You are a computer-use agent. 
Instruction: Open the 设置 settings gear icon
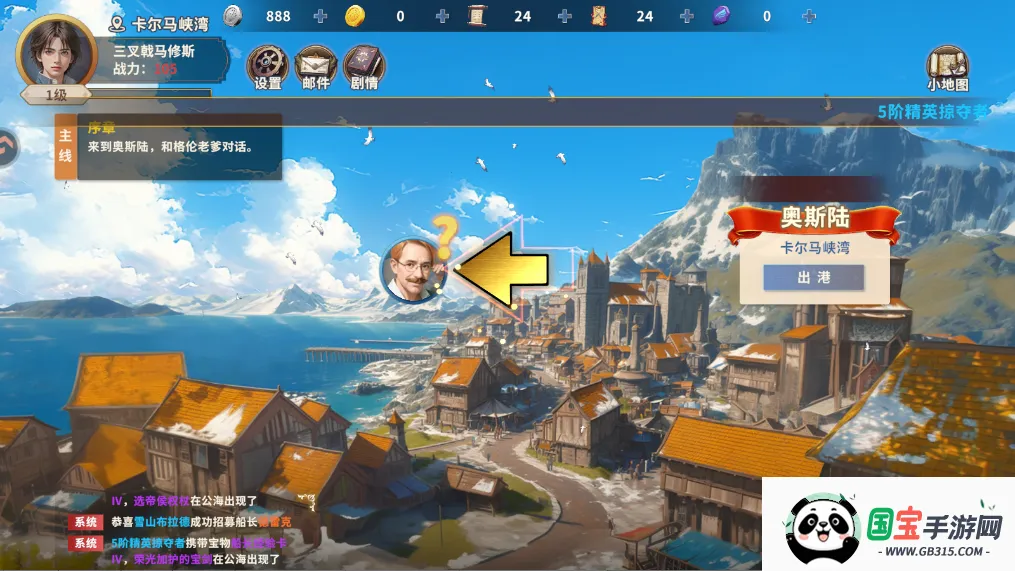[x=267, y=65]
